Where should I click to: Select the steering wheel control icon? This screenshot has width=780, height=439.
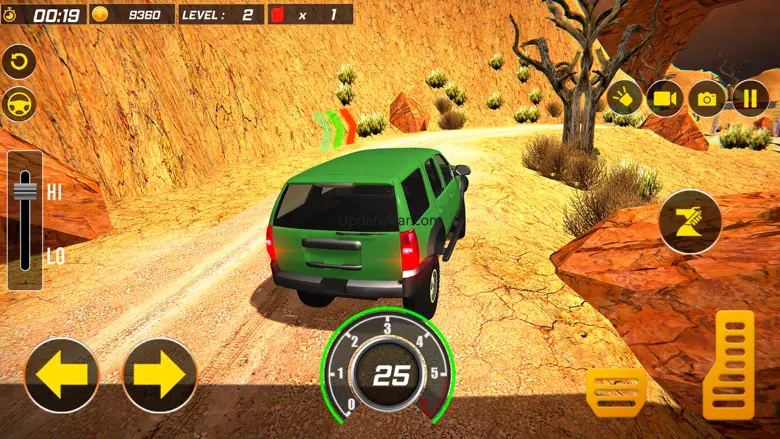coord(18,103)
